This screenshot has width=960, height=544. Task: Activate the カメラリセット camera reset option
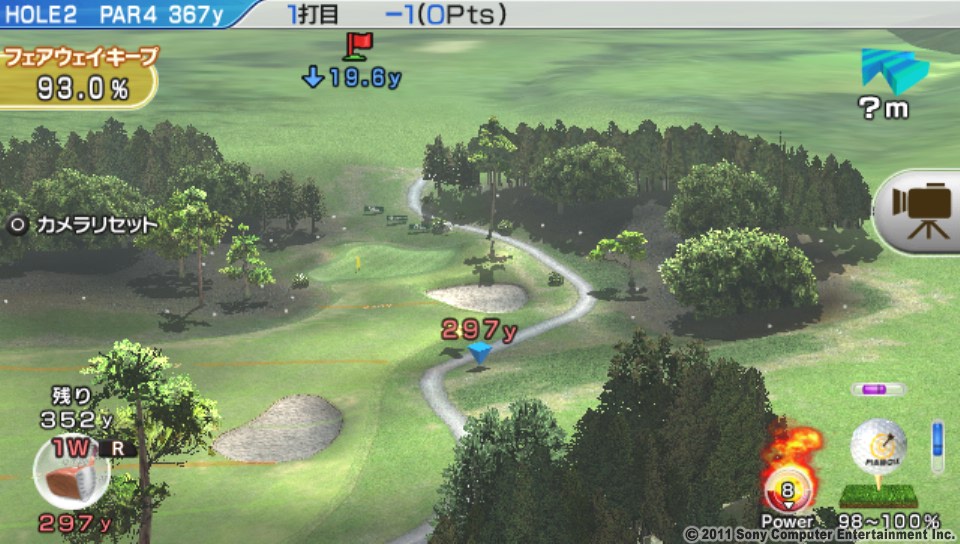[84, 225]
